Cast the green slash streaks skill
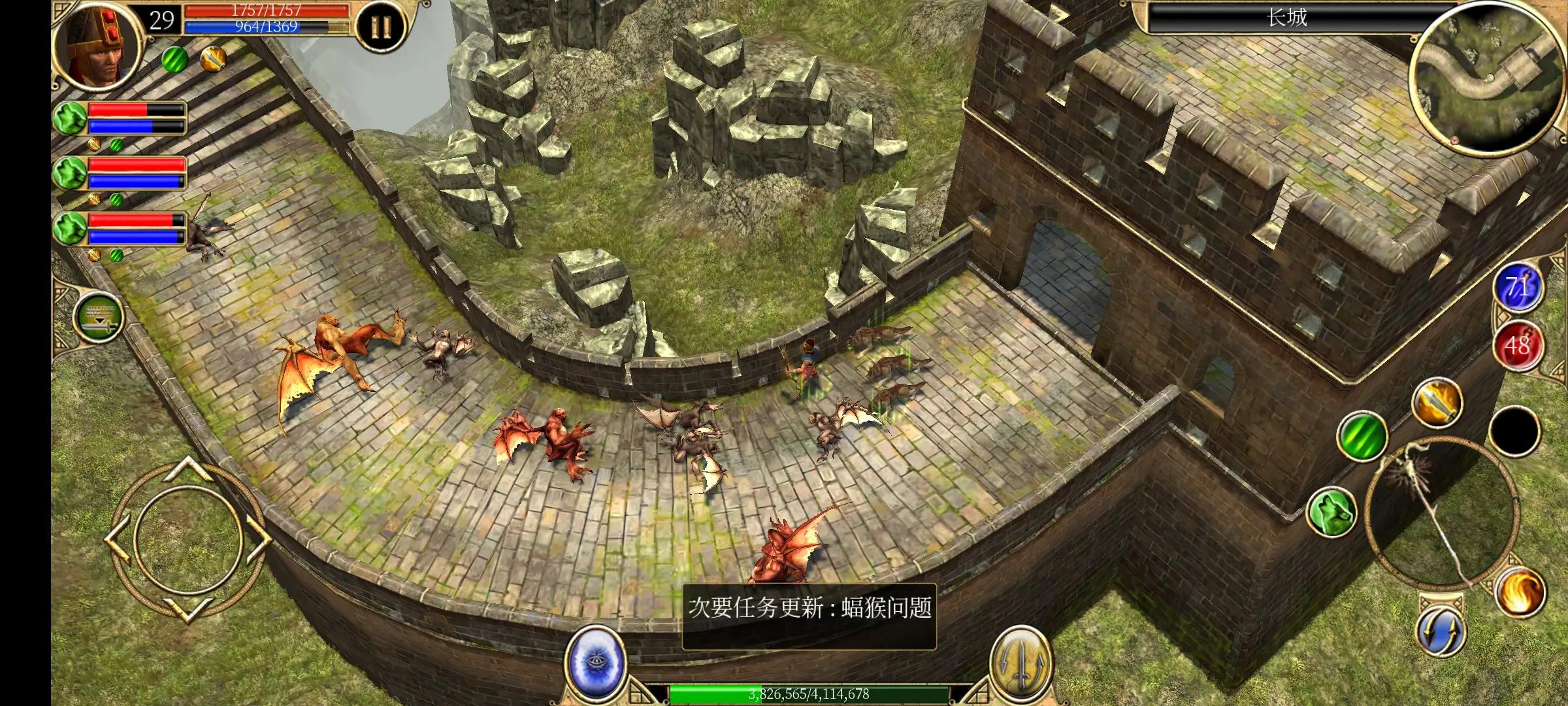The width and height of the screenshot is (1568, 706). [1362, 435]
